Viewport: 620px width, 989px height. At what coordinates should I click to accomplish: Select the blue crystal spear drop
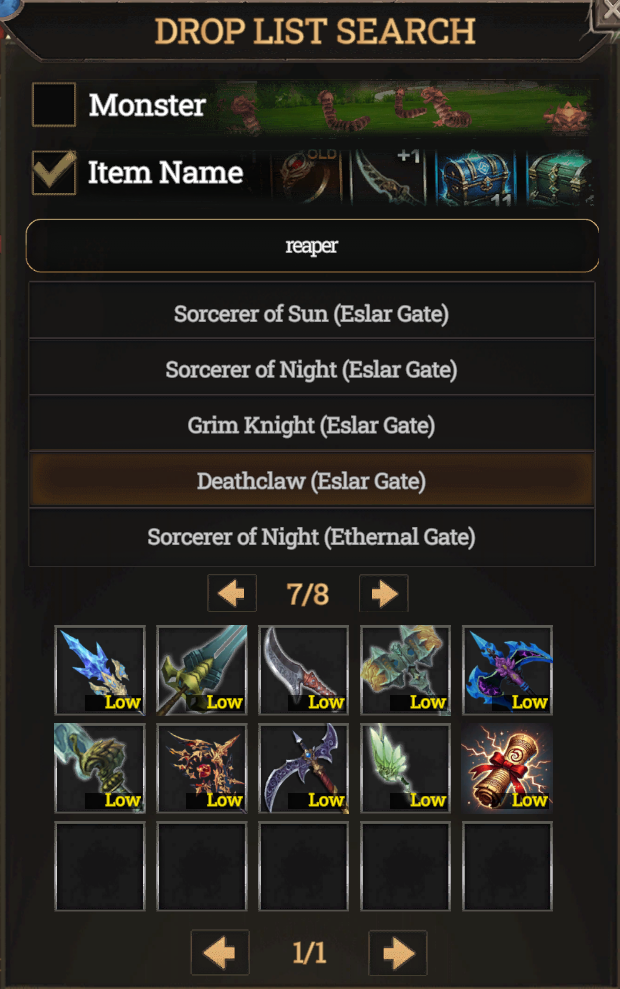[100, 670]
